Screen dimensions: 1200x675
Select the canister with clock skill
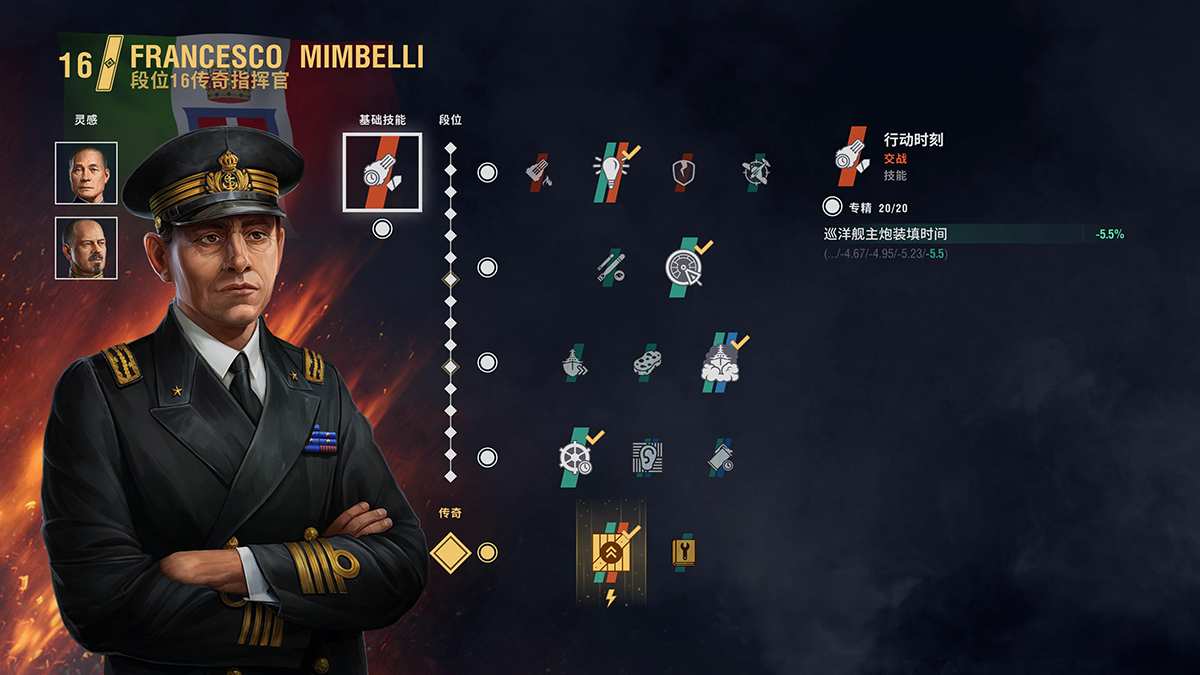click(720, 457)
